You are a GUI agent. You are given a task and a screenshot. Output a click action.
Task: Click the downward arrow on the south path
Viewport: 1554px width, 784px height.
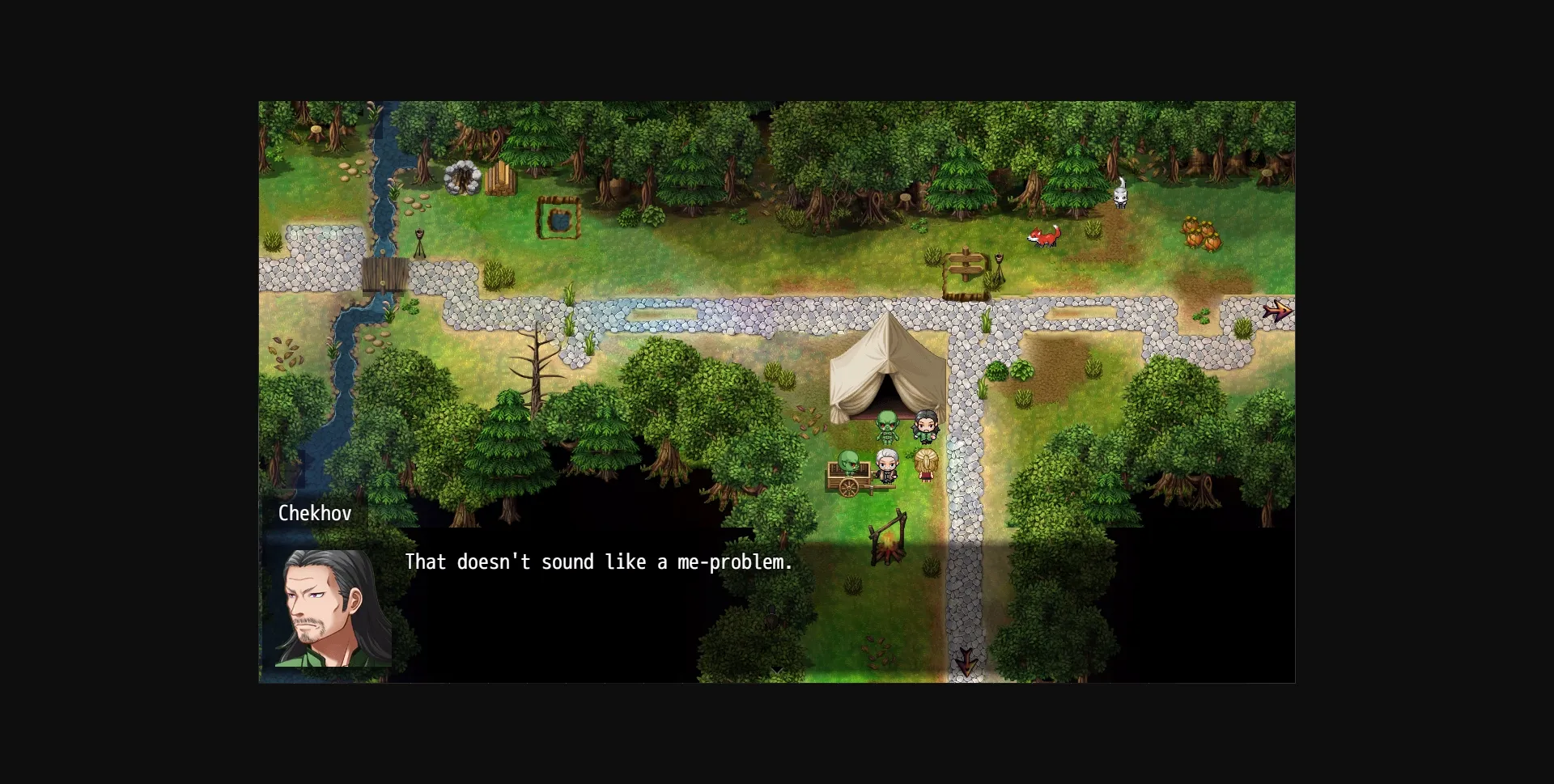pos(968,663)
